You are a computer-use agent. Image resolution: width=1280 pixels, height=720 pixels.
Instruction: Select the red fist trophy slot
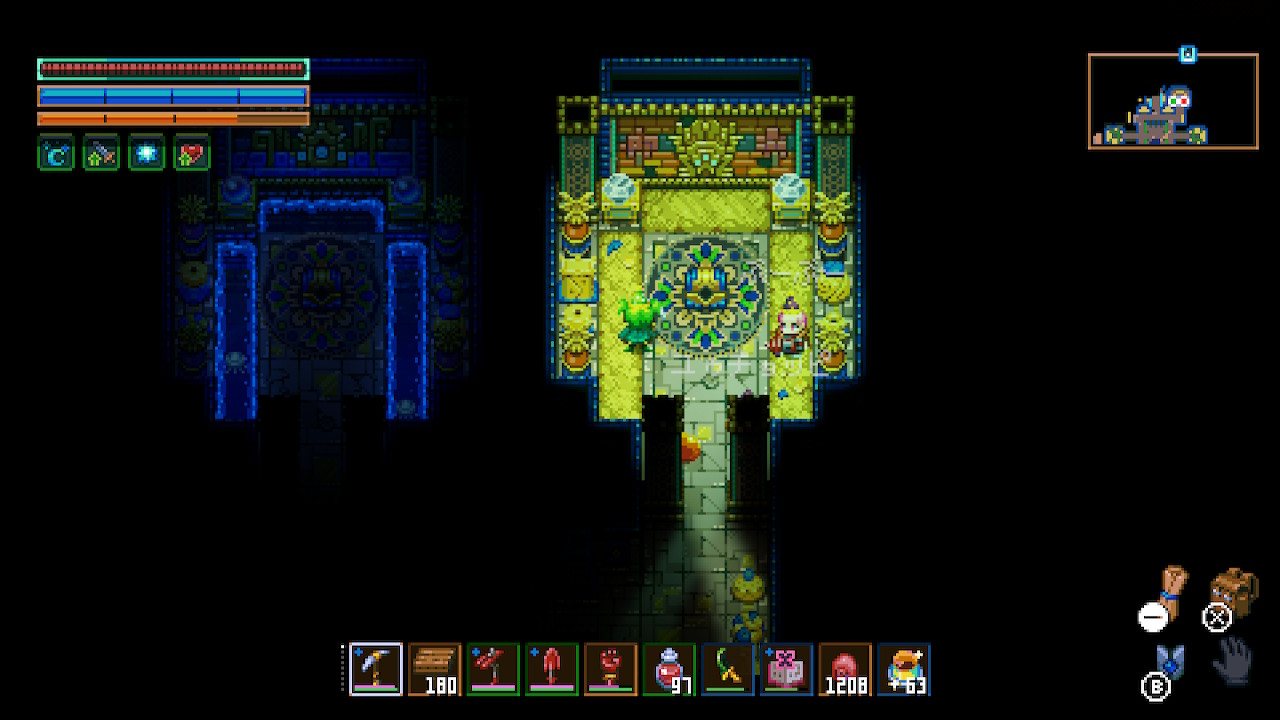click(611, 669)
